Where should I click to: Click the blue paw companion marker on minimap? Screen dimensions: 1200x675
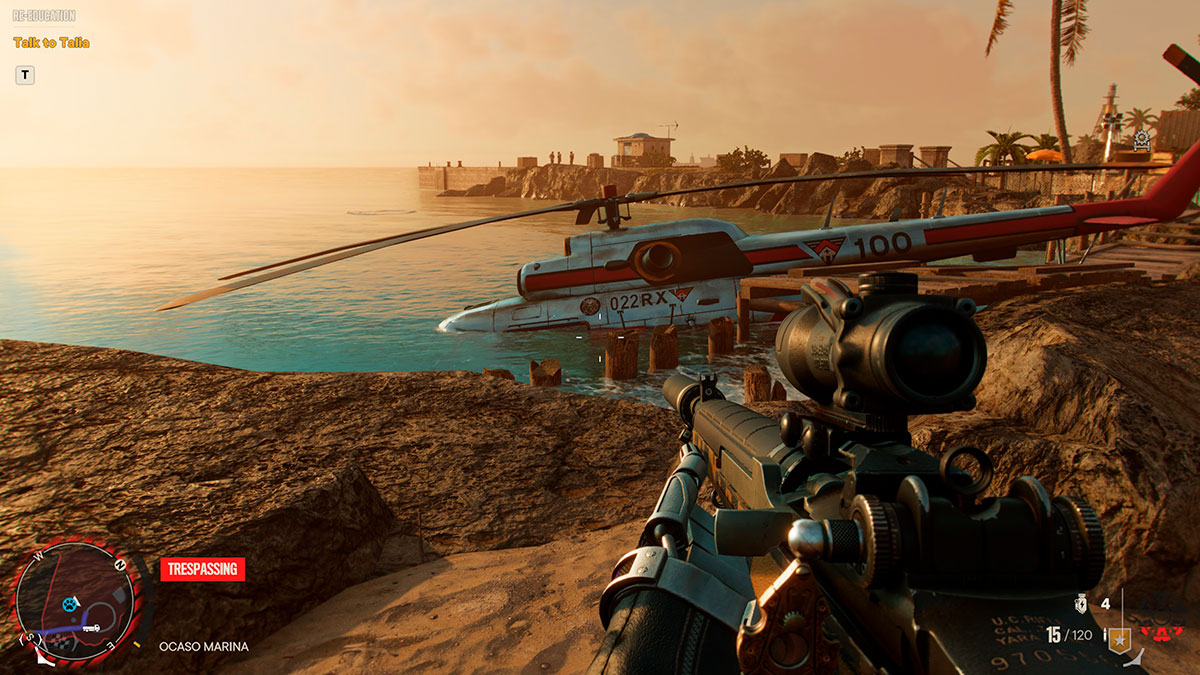pos(69,603)
